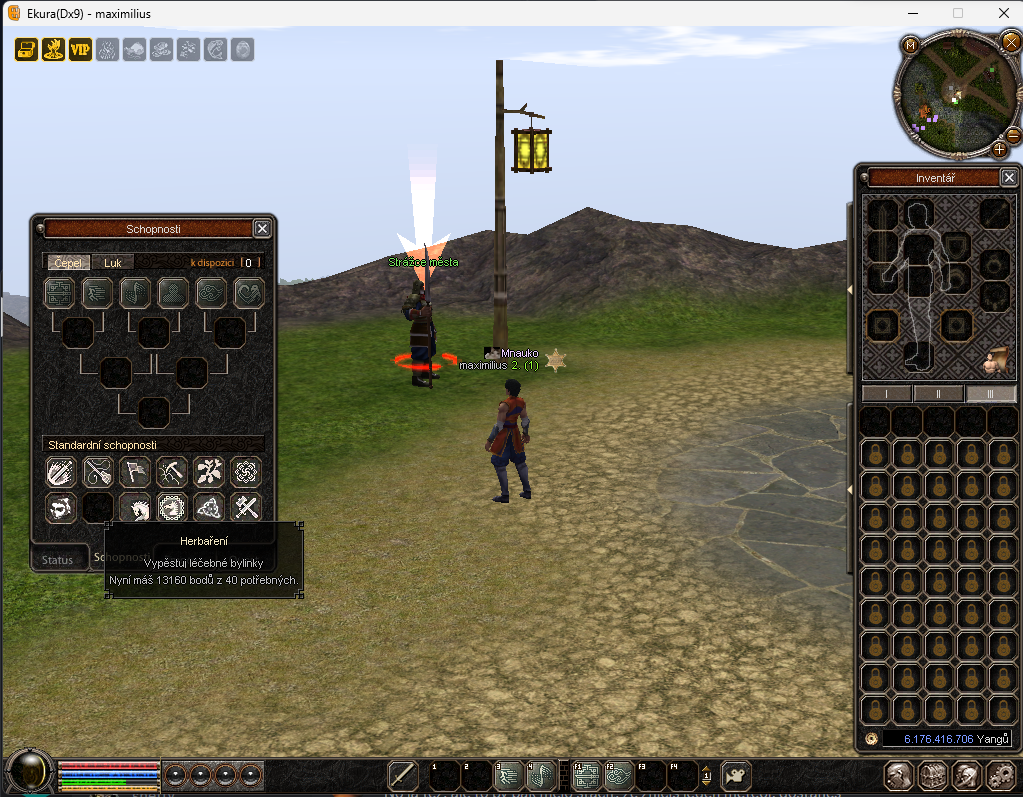Viewport: 1023px width, 797px height.
Task: Close the Schopnosti skills window
Action: coord(262,229)
